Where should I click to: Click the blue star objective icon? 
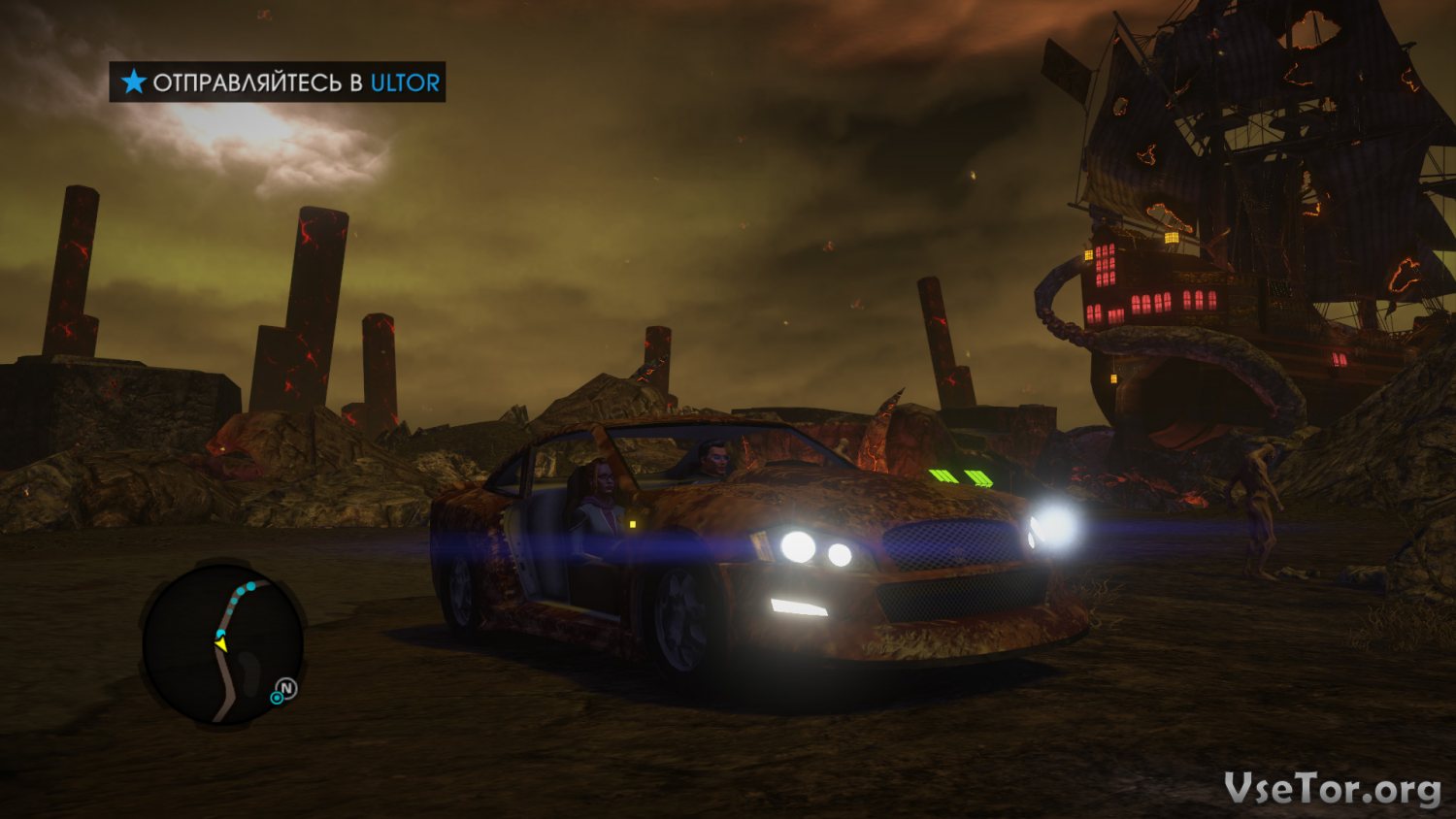point(134,82)
